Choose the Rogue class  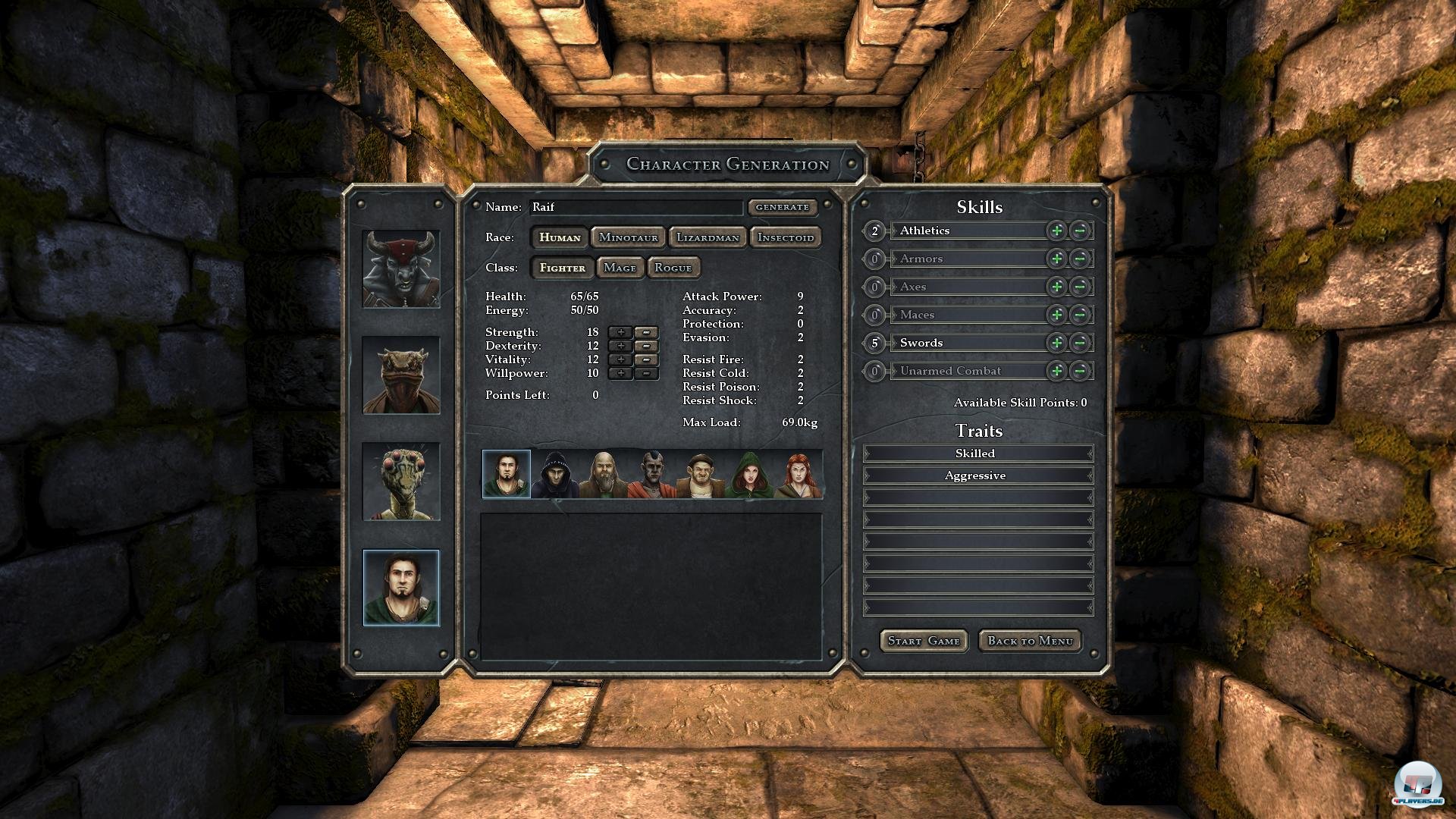(x=673, y=268)
